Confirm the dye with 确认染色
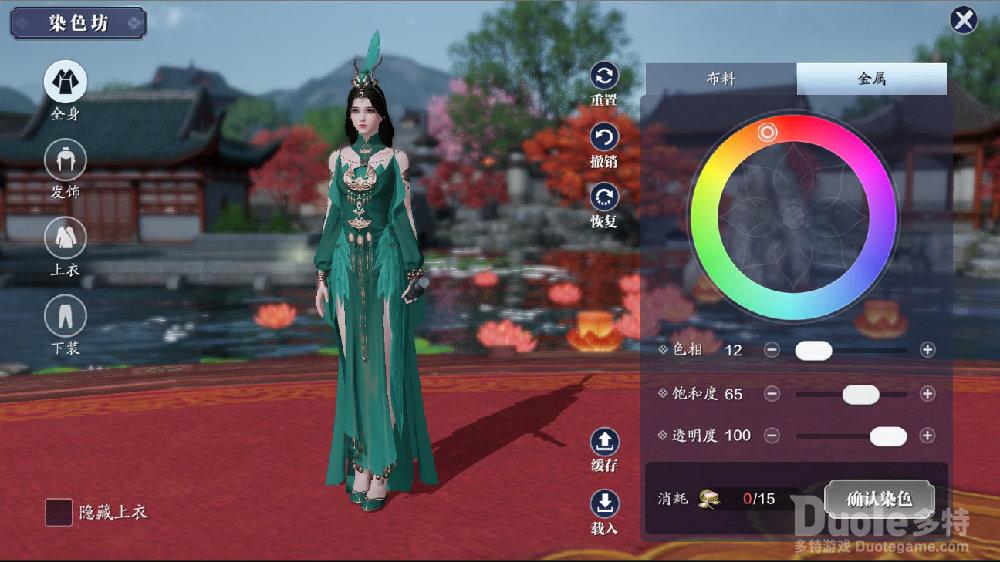The width and height of the screenshot is (1000, 562). tap(879, 498)
